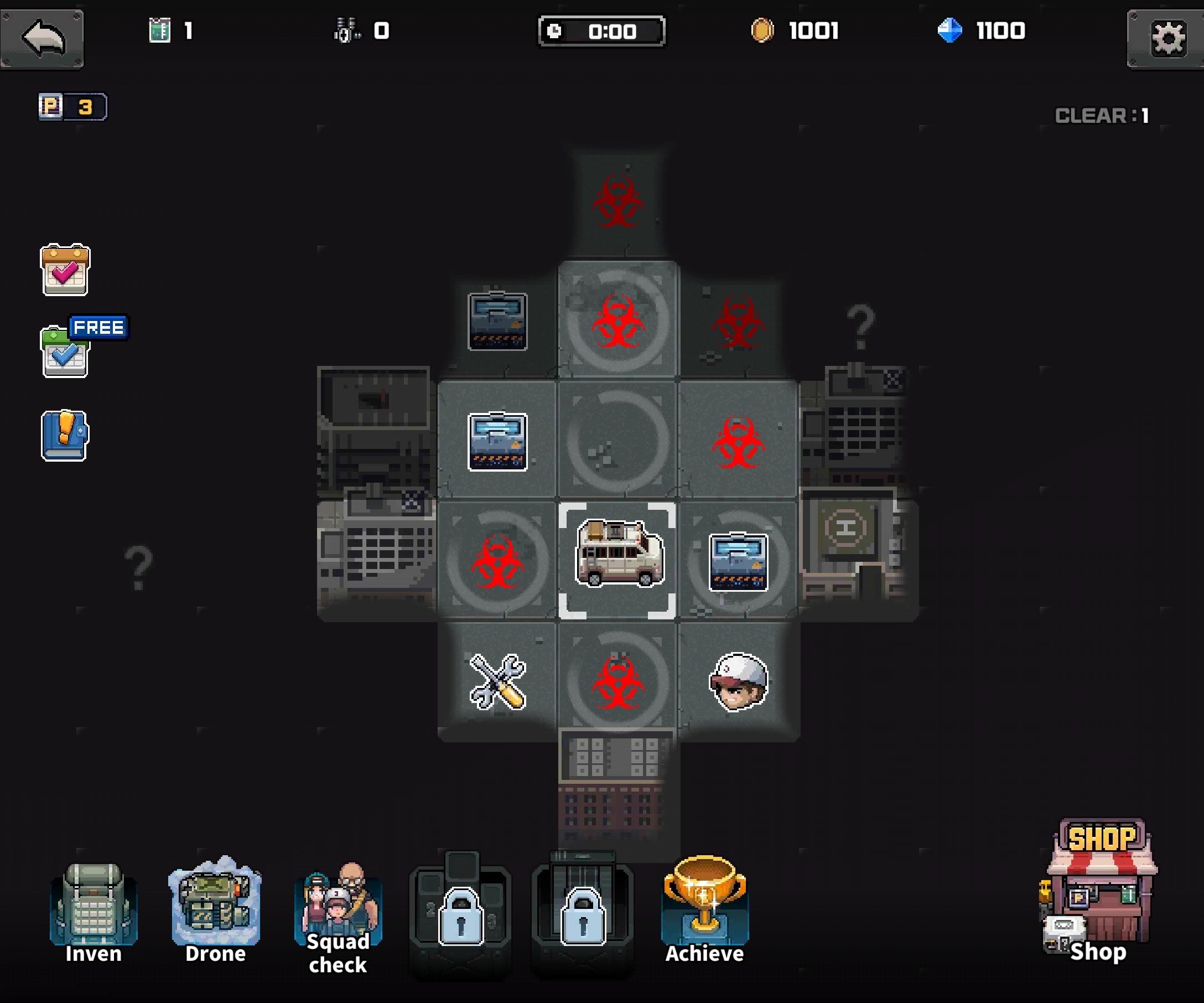Pick the topmost biohazard tile
The image size is (1204, 1003).
tap(618, 203)
